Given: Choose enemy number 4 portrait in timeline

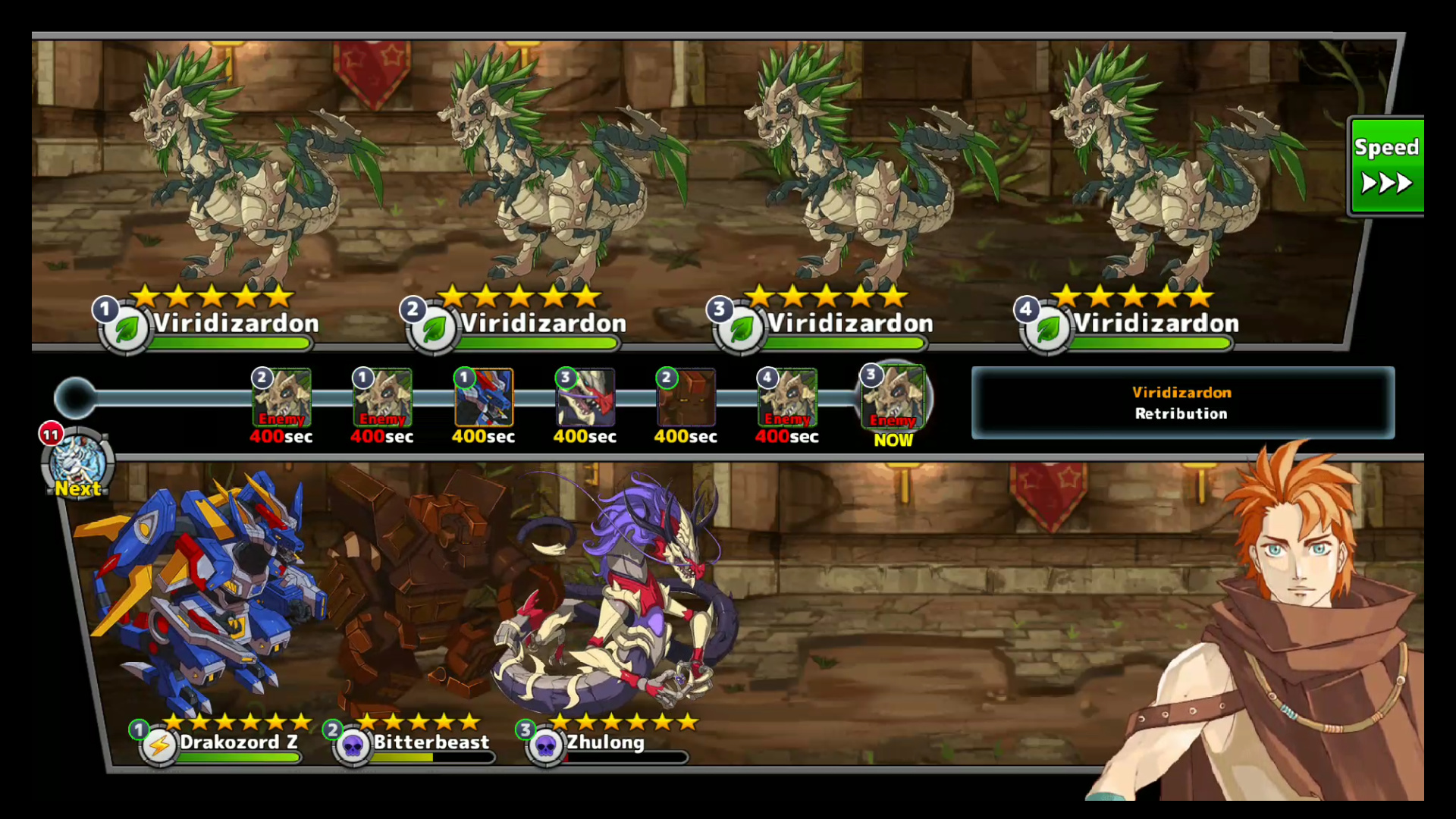Looking at the screenshot, I should click(x=787, y=398).
